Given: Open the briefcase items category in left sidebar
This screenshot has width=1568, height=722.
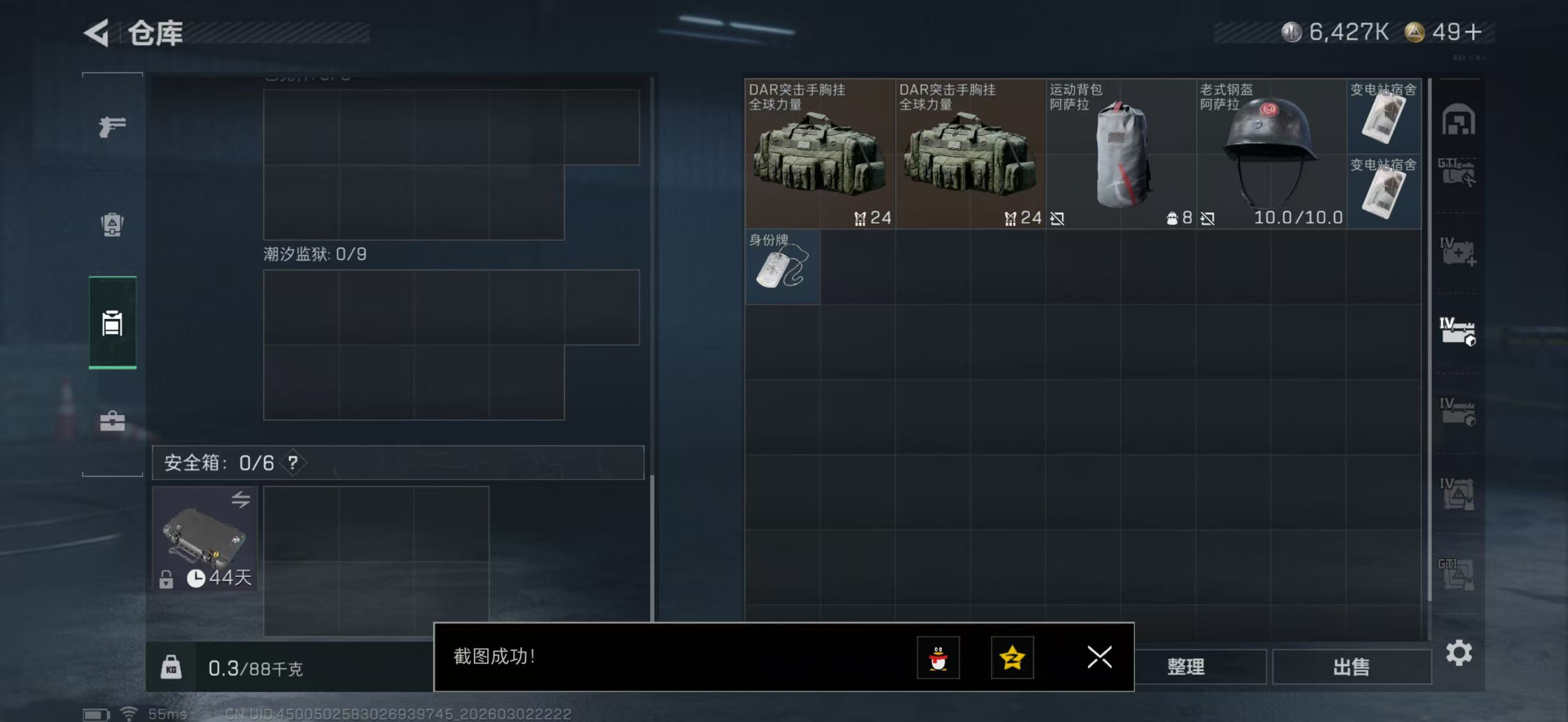Looking at the screenshot, I should click(112, 420).
